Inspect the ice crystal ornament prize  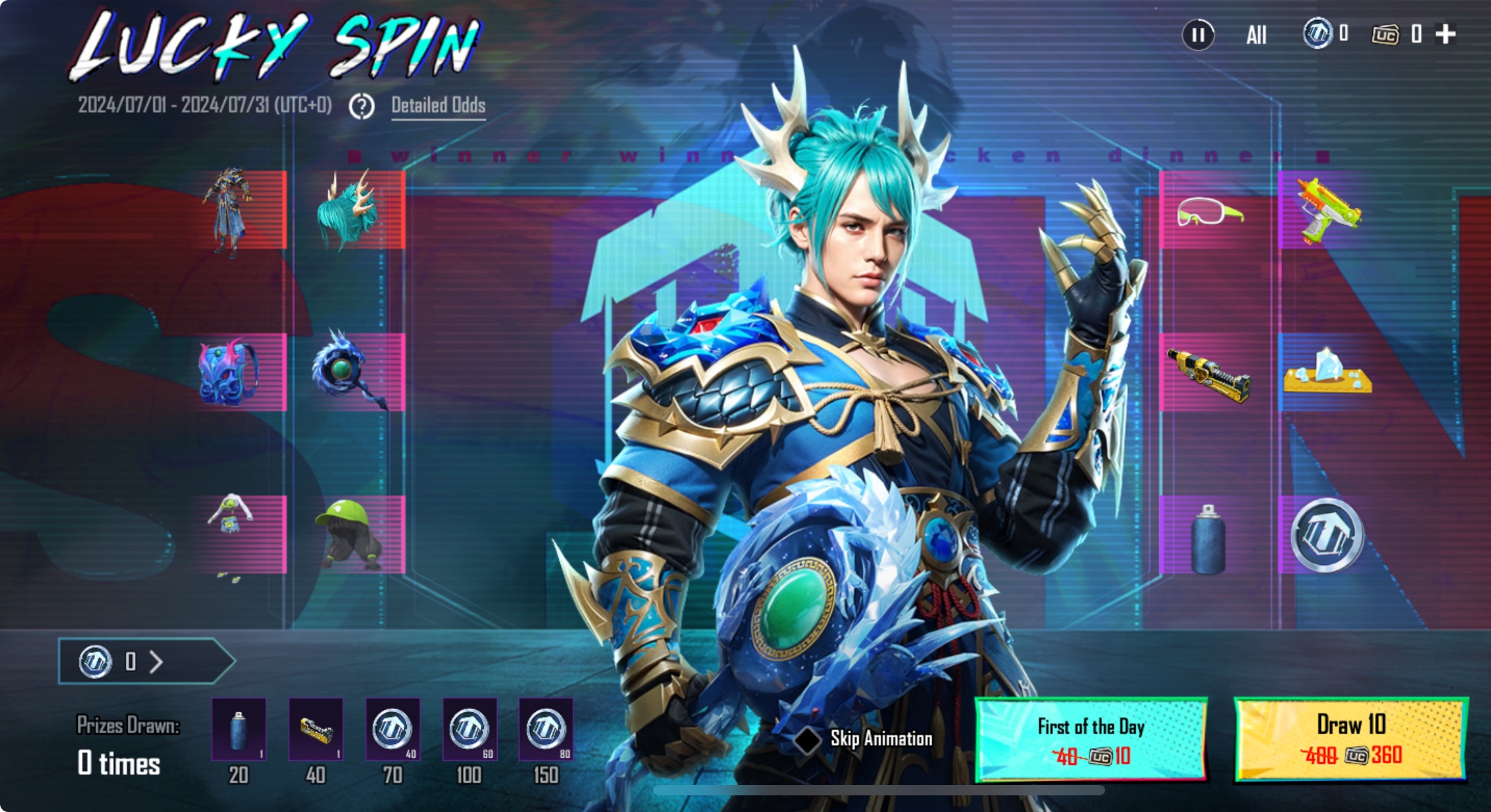point(1327,373)
